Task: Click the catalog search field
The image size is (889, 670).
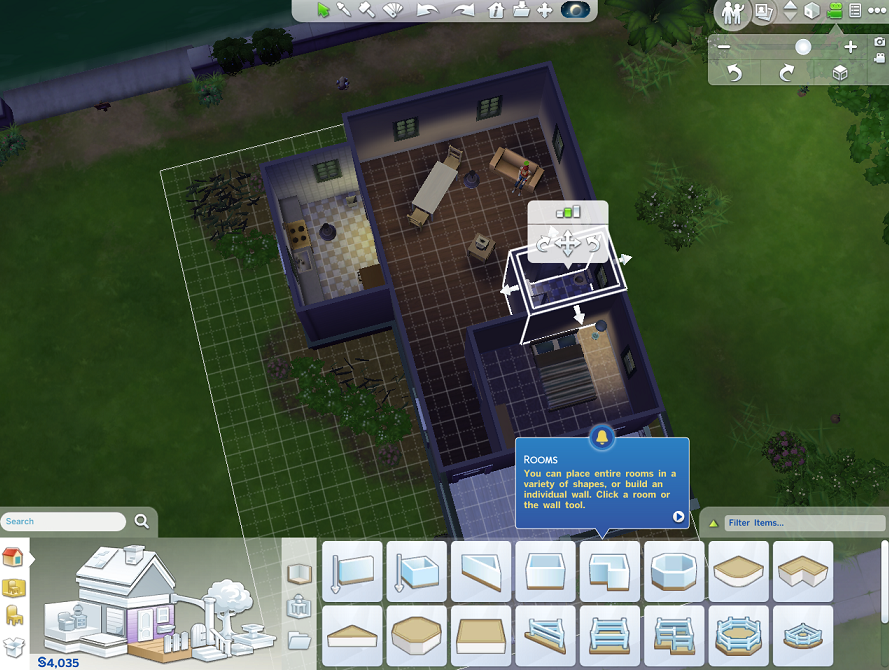Action: click(x=64, y=521)
